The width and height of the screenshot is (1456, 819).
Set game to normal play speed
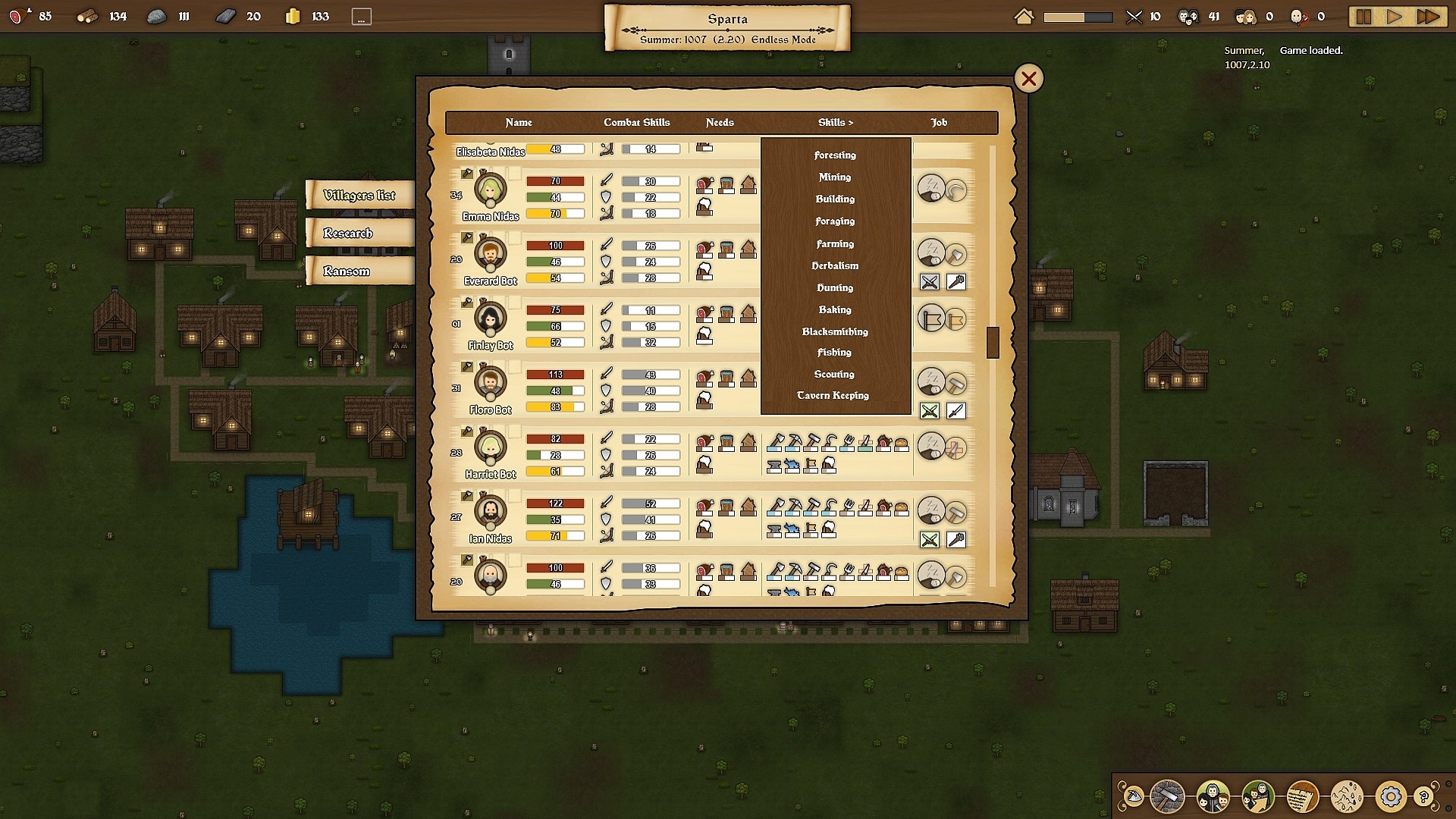(x=1394, y=17)
